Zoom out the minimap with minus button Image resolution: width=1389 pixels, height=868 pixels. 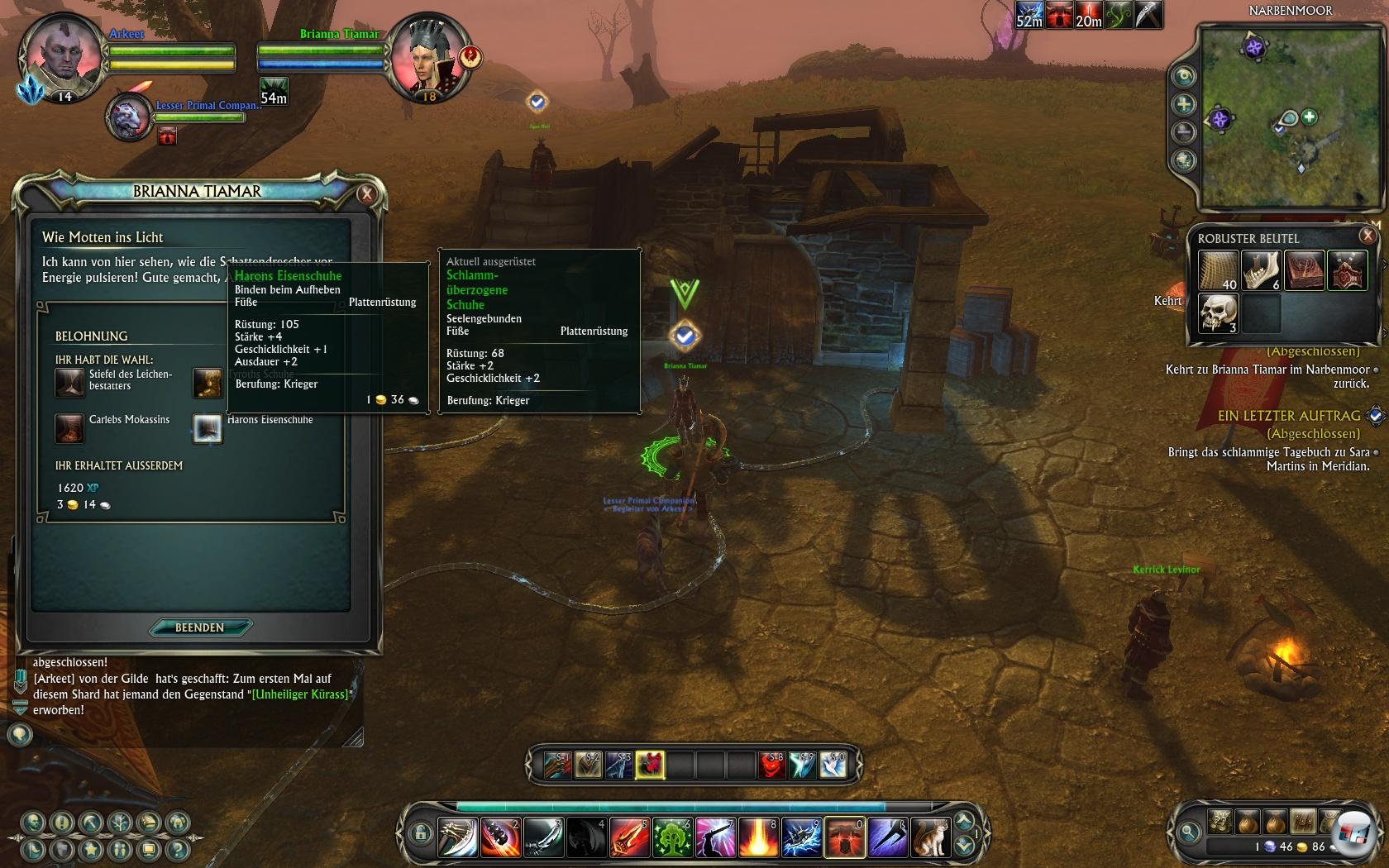point(1184,131)
